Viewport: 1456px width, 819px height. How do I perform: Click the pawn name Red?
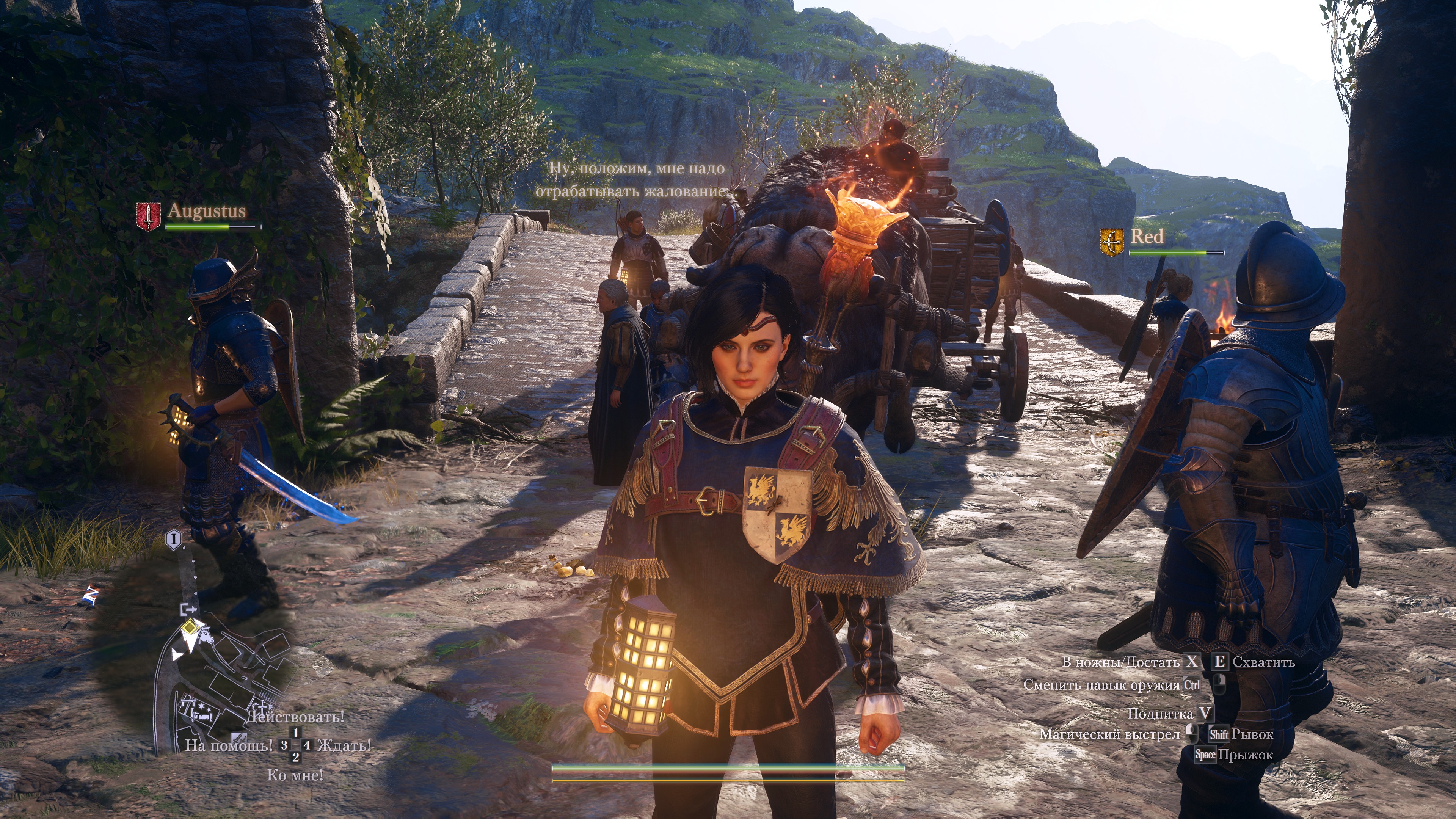pos(1147,236)
